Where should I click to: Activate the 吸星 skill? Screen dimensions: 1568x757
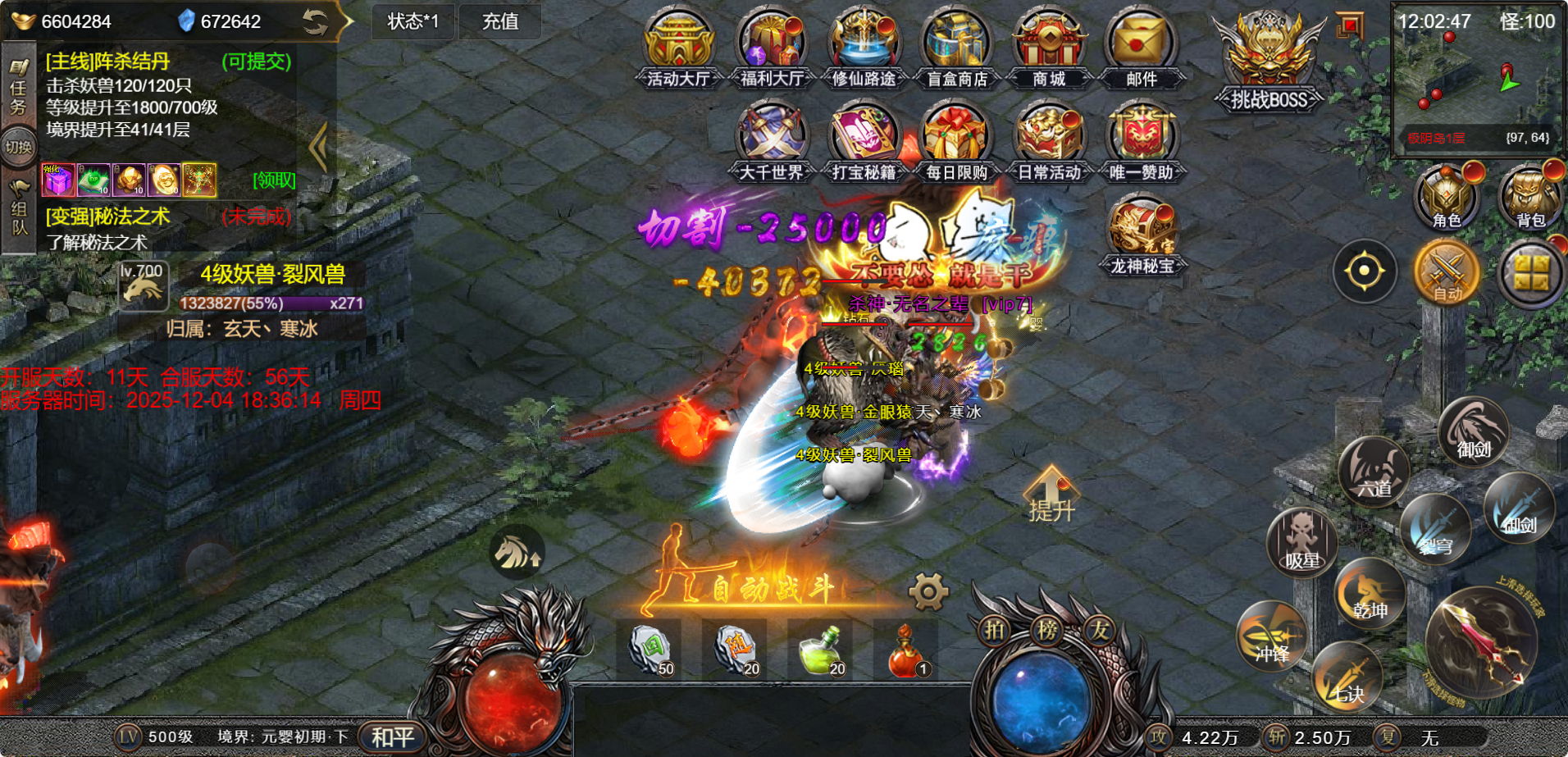(x=1301, y=543)
